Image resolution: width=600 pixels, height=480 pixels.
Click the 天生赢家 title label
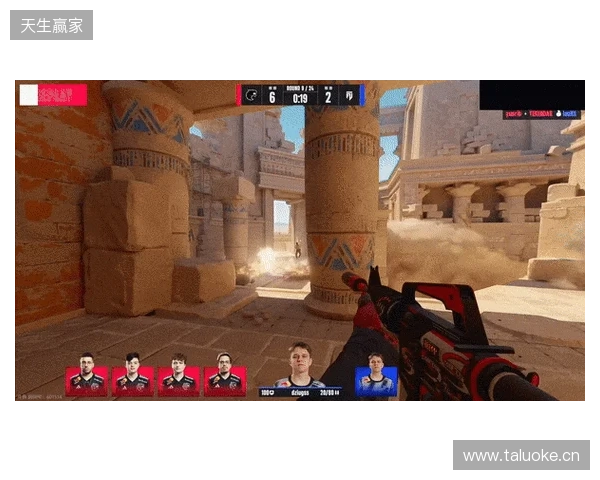52,25
